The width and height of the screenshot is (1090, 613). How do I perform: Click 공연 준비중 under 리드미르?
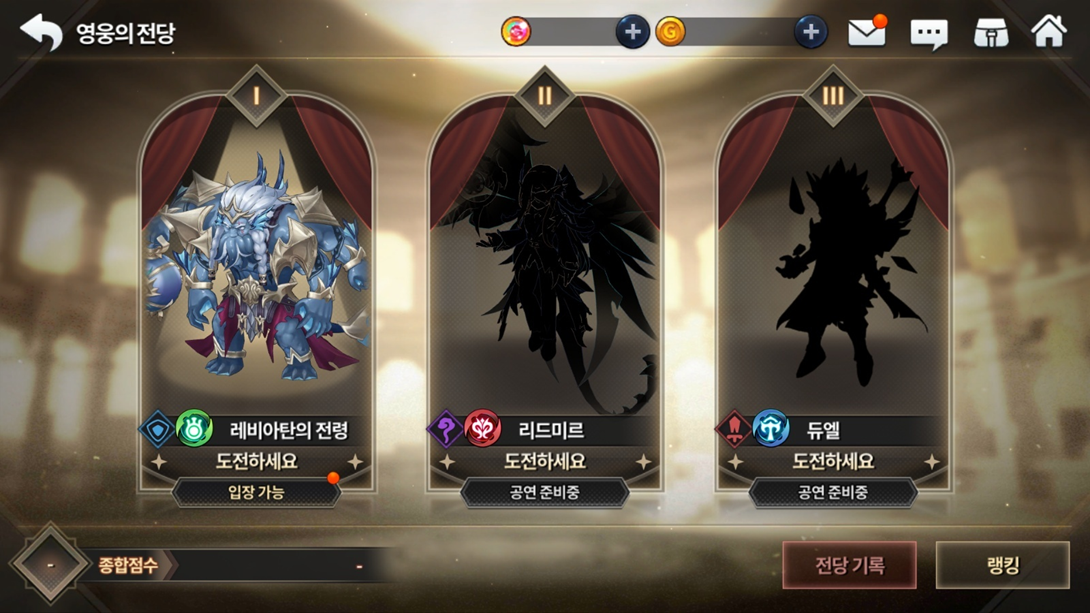point(545,492)
